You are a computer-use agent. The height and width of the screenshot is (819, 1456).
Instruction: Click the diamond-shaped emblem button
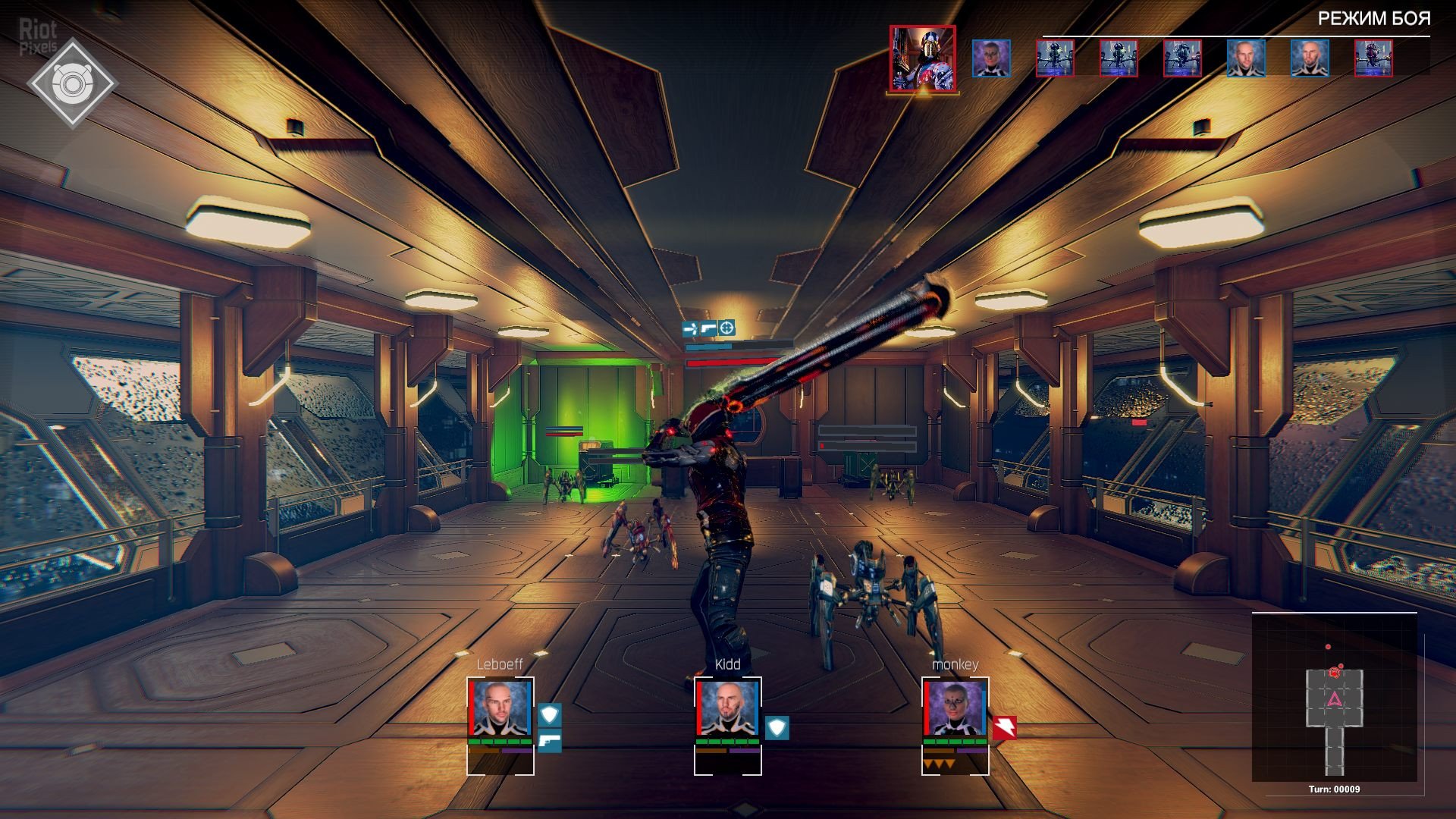point(72,83)
